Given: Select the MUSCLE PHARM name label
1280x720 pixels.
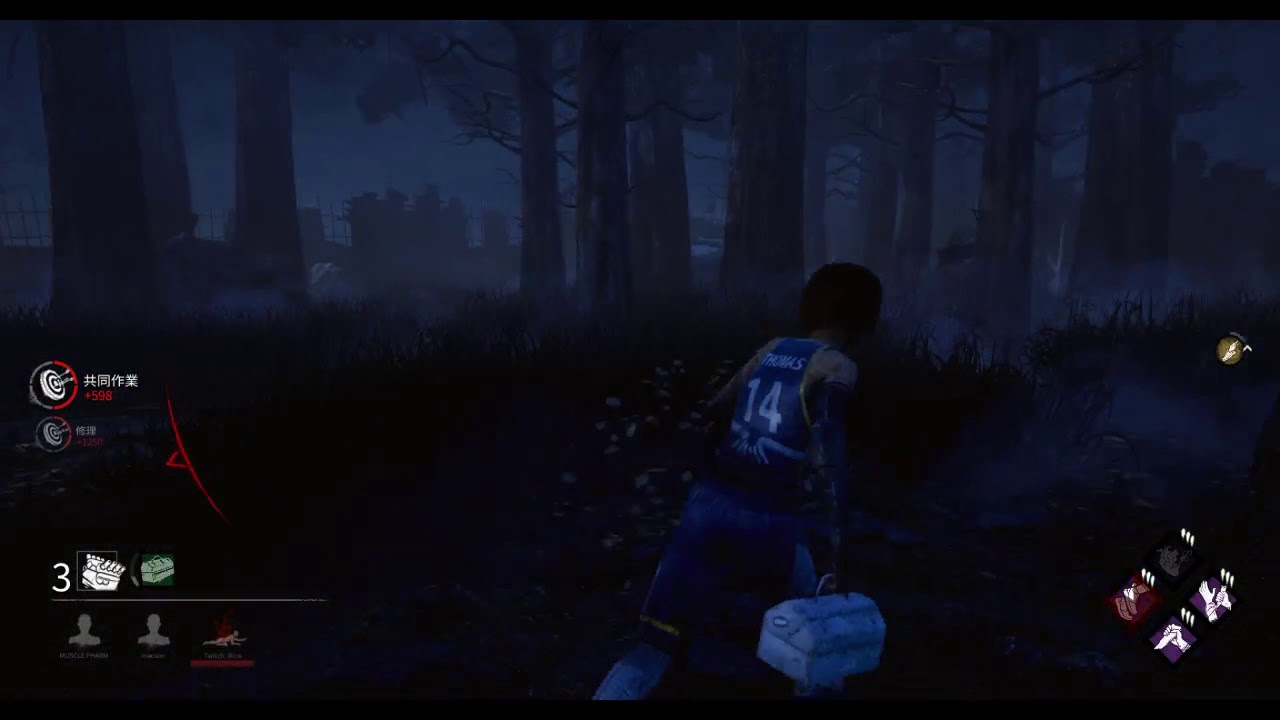Looking at the screenshot, I should tap(86, 657).
